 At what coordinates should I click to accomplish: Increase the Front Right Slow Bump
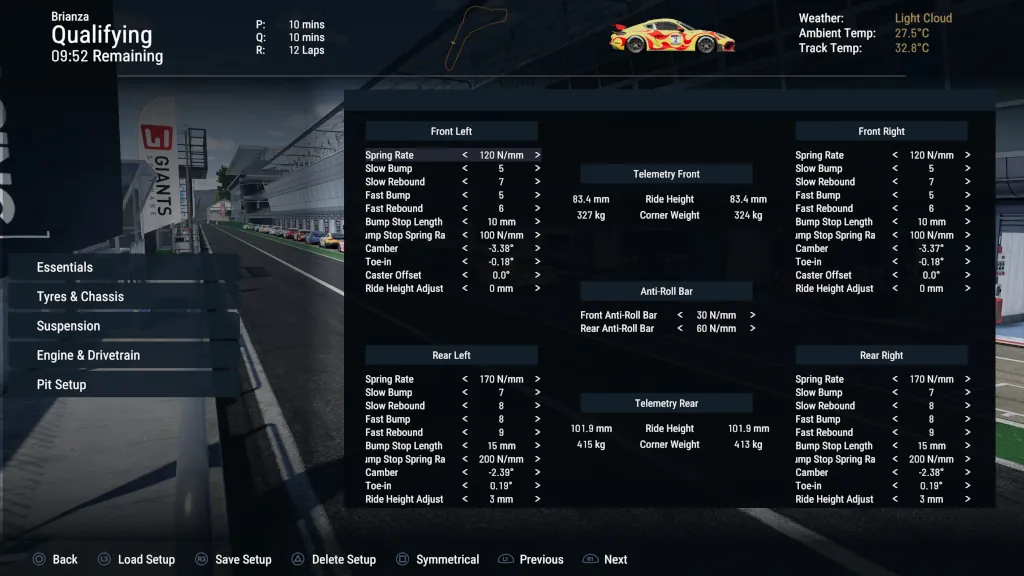coord(967,169)
